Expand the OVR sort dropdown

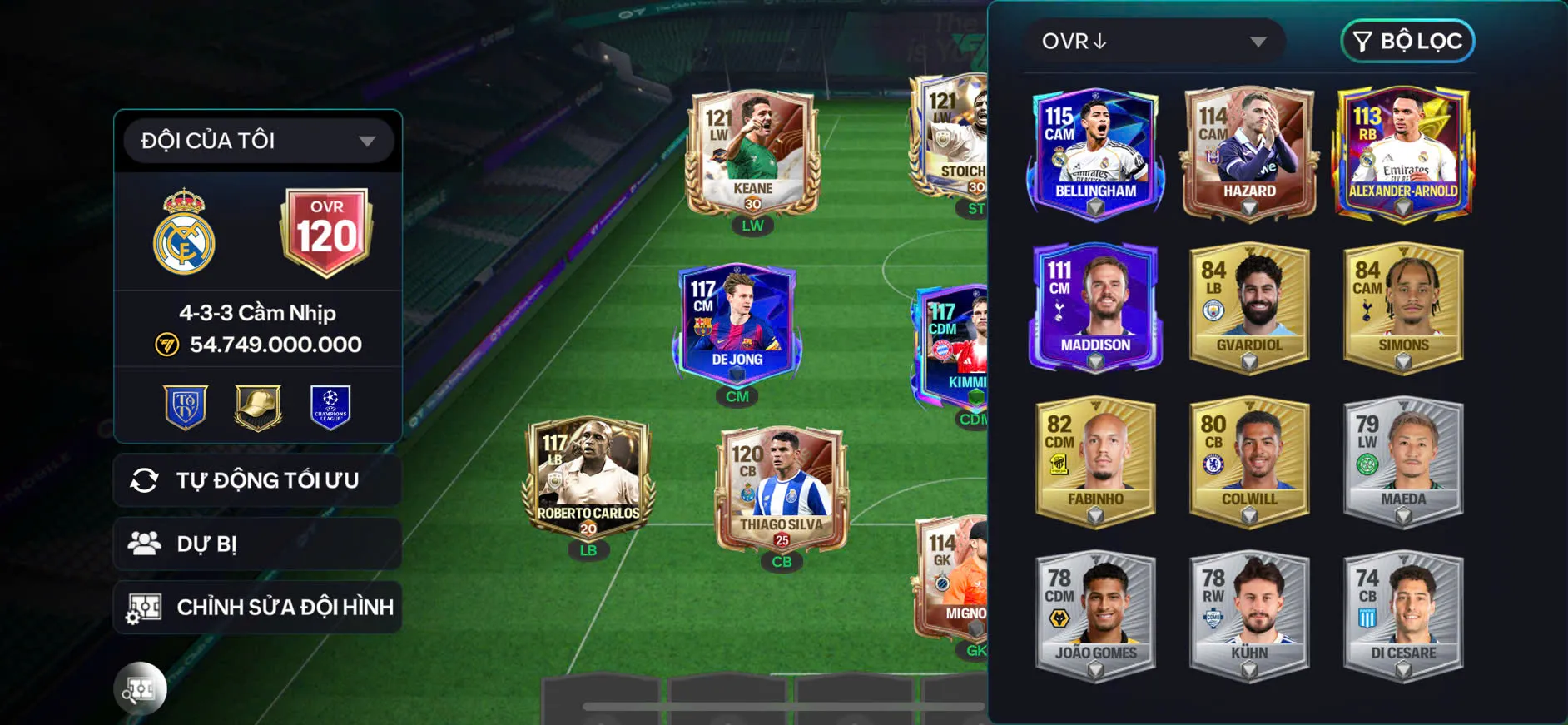click(x=1154, y=41)
